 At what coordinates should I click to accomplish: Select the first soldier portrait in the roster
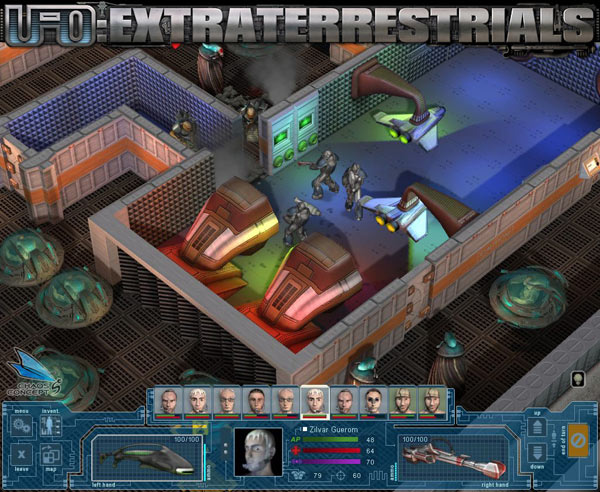click(x=169, y=402)
